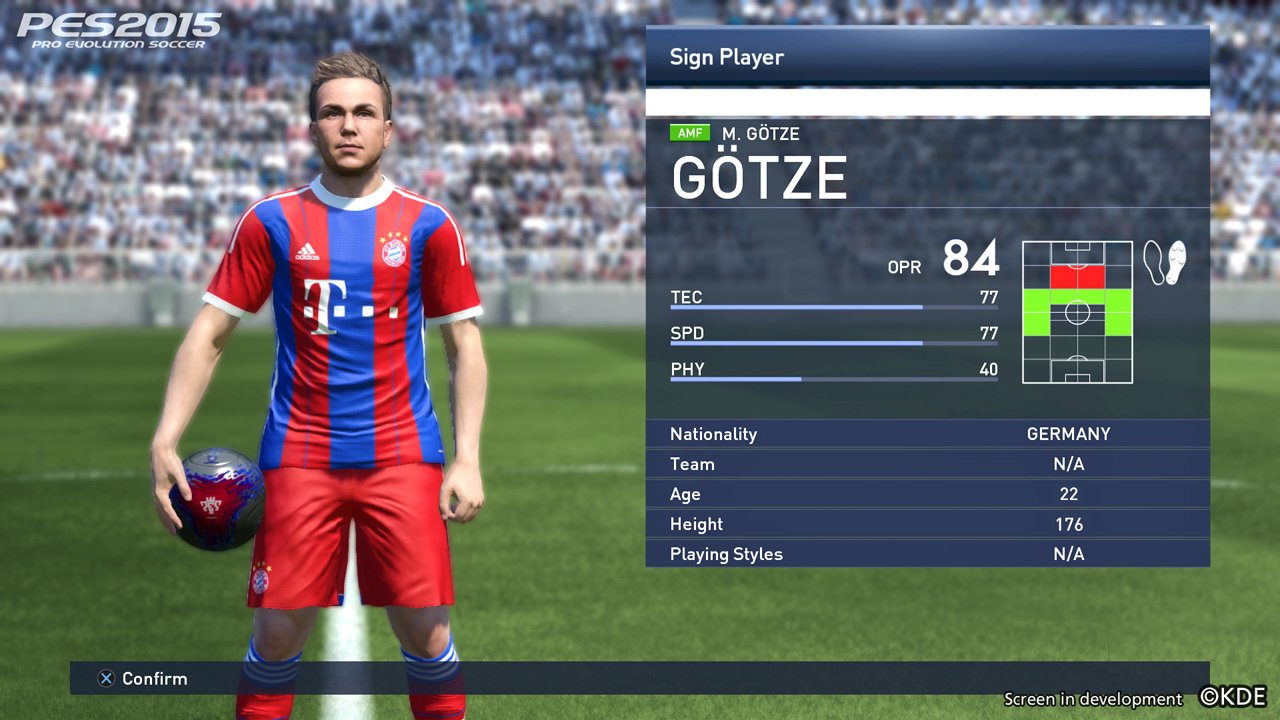Viewport: 1280px width, 720px height.
Task: Toggle the left green midfield zone
Action: [1036, 311]
